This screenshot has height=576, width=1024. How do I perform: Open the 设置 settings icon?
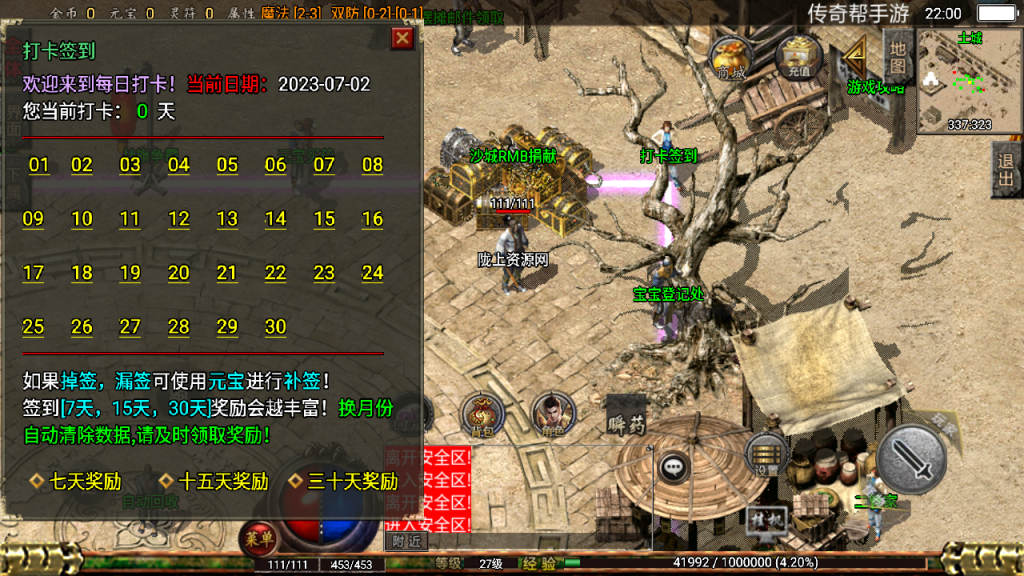[x=767, y=455]
